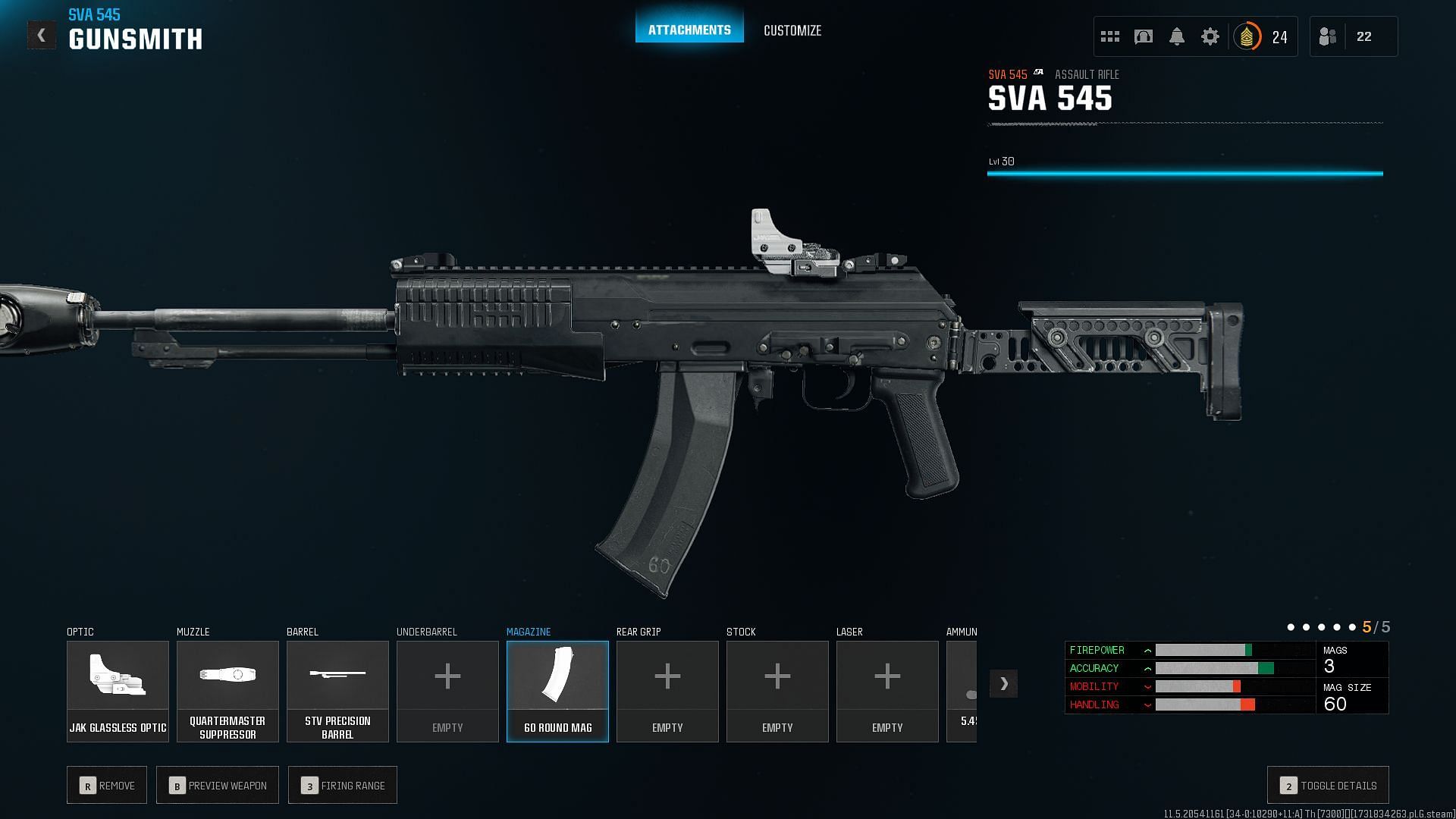Select the JAK Glassless Optic slot
This screenshot has height=819, width=1456.
click(118, 691)
